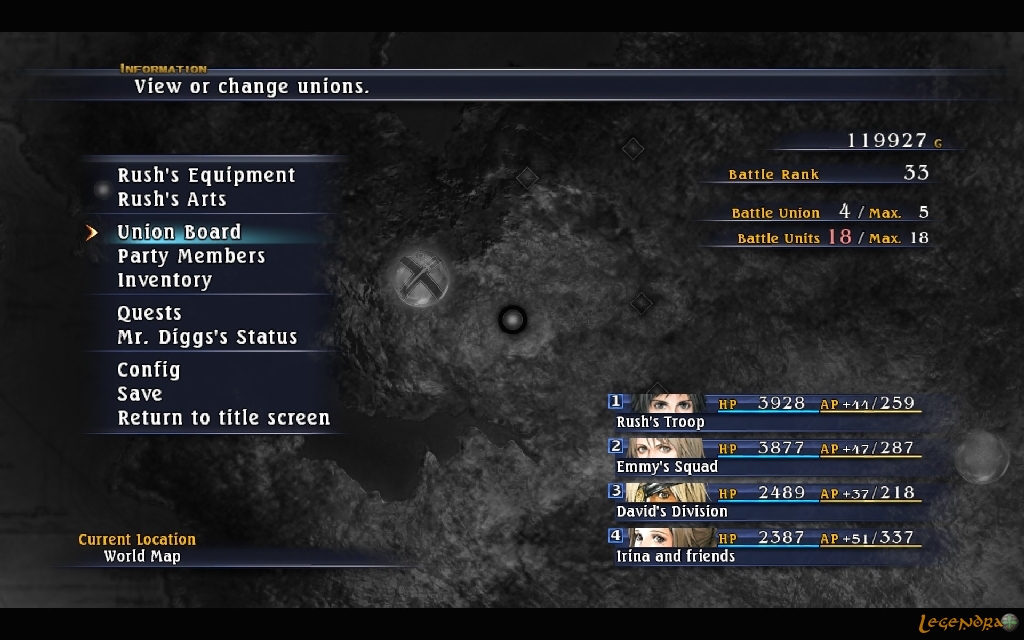
Task: Open the Config options
Action: coord(149,371)
